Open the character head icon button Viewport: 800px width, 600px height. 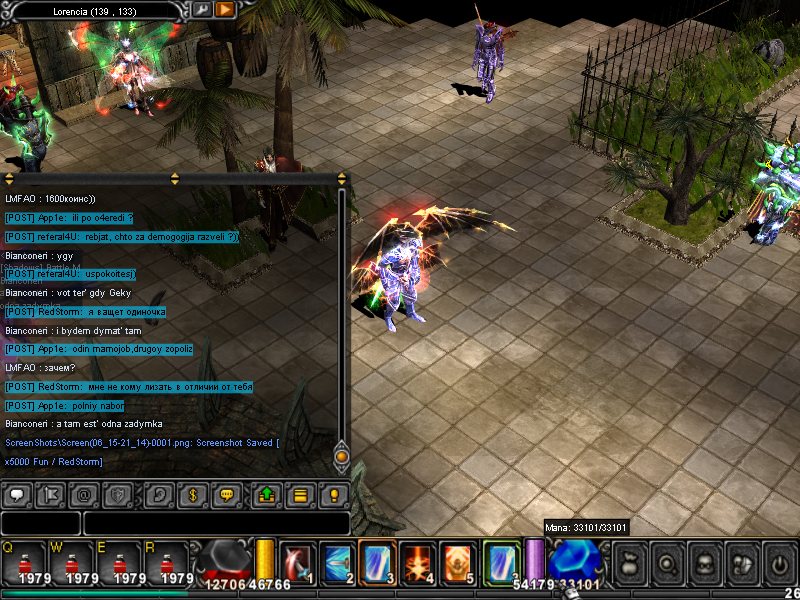tap(705, 563)
